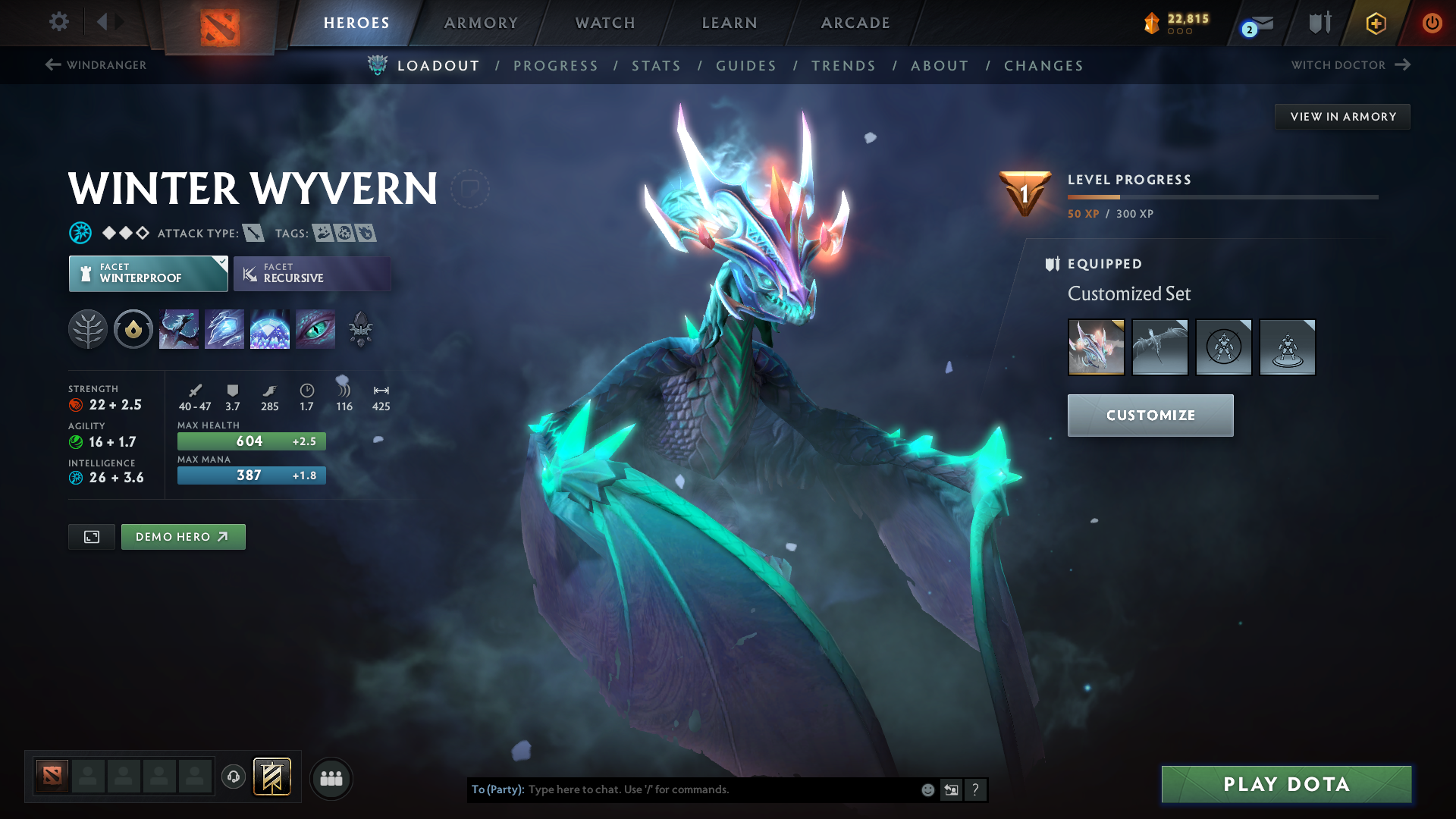
Task: Open the settings gear
Action: click(58, 22)
